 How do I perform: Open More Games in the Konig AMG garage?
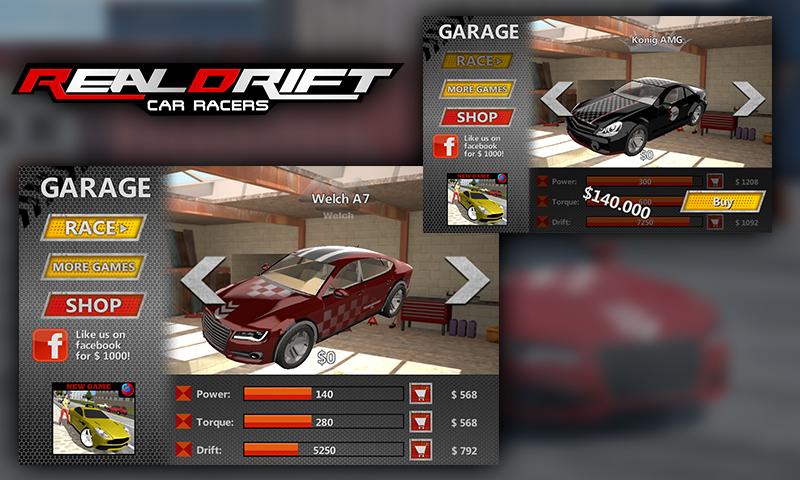point(477,89)
